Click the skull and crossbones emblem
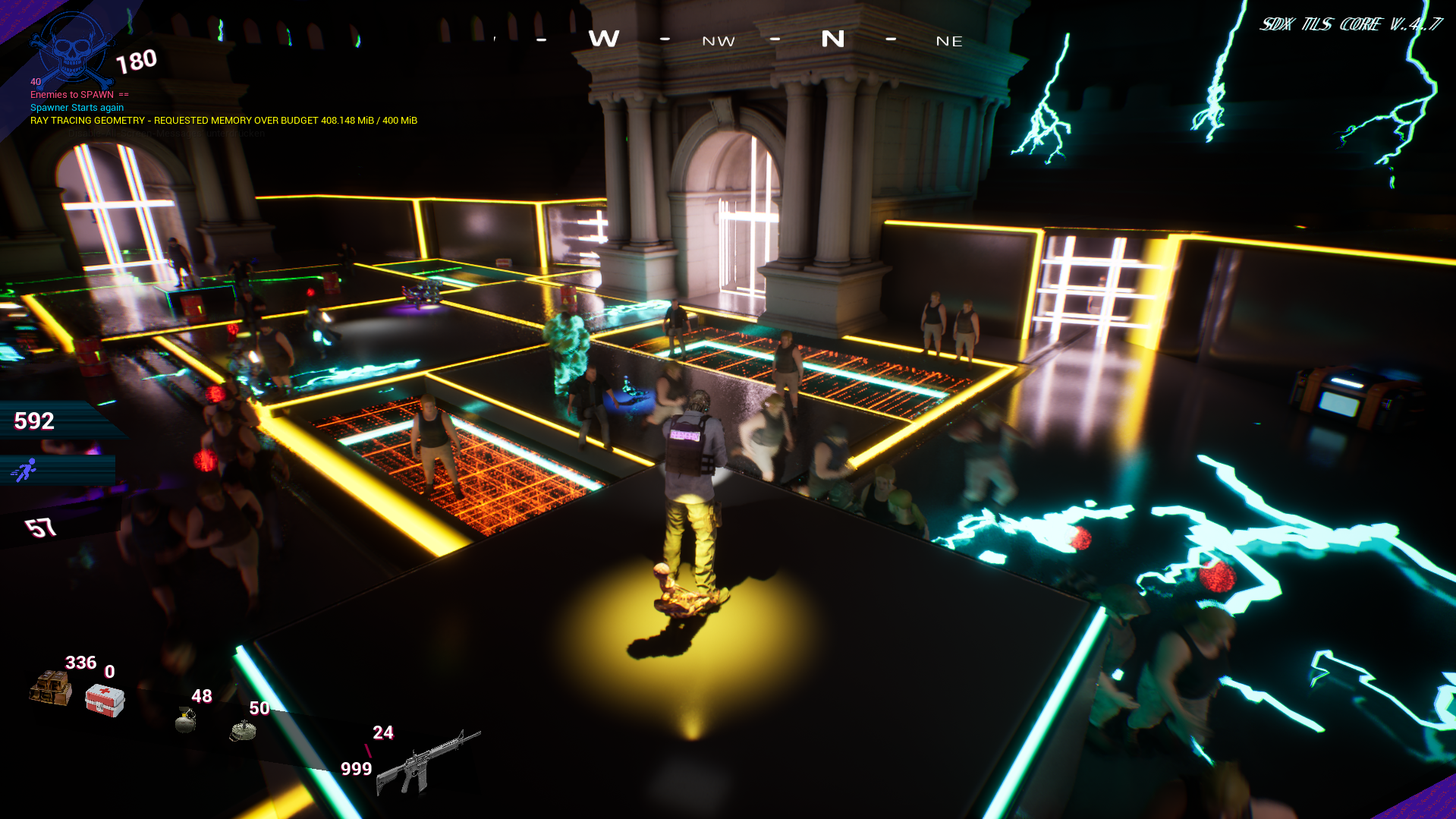Screen dimensions: 1456x819 click(x=72, y=51)
